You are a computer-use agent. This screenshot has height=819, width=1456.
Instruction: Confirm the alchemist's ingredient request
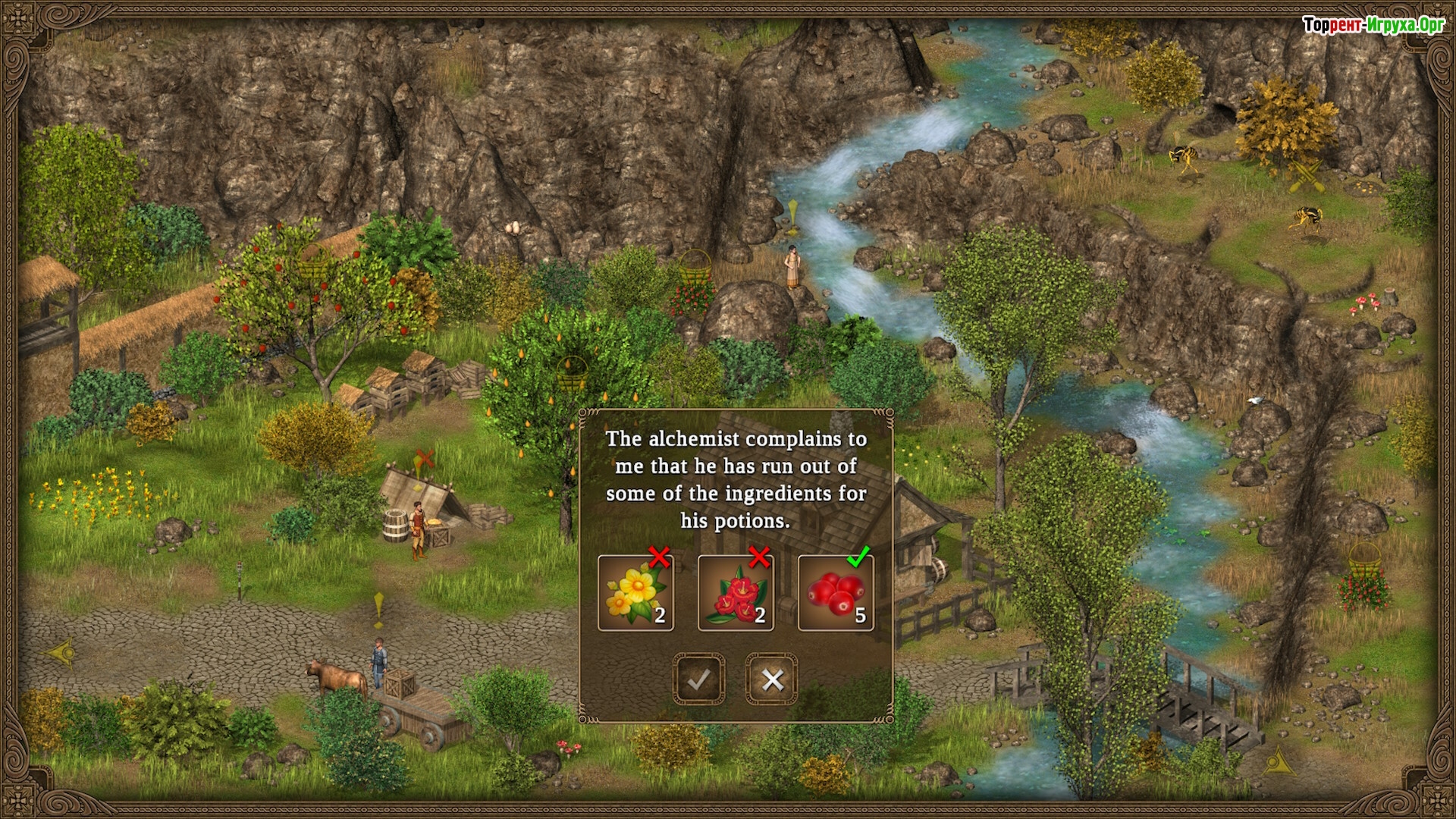tap(698, 679)
